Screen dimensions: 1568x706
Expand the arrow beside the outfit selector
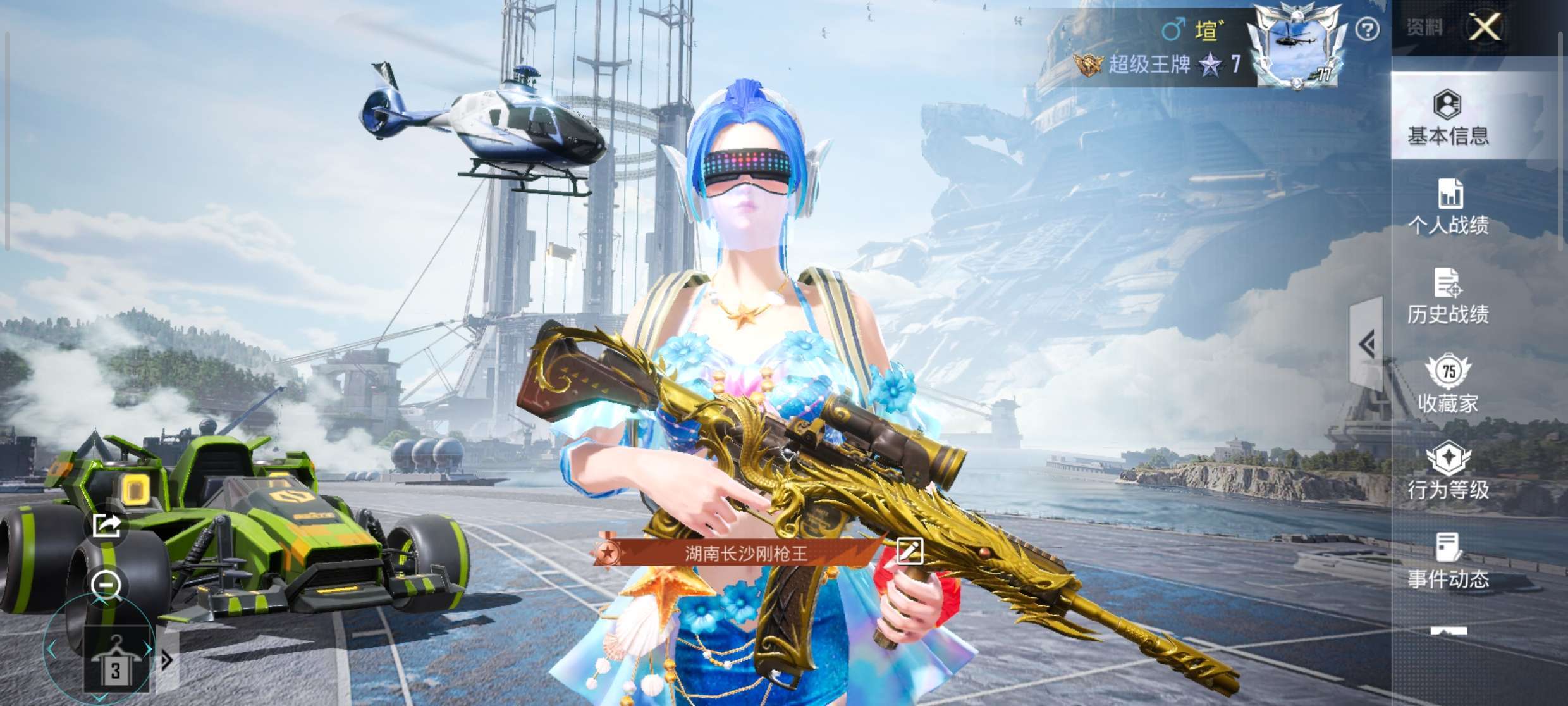click(x=167, y=660)
